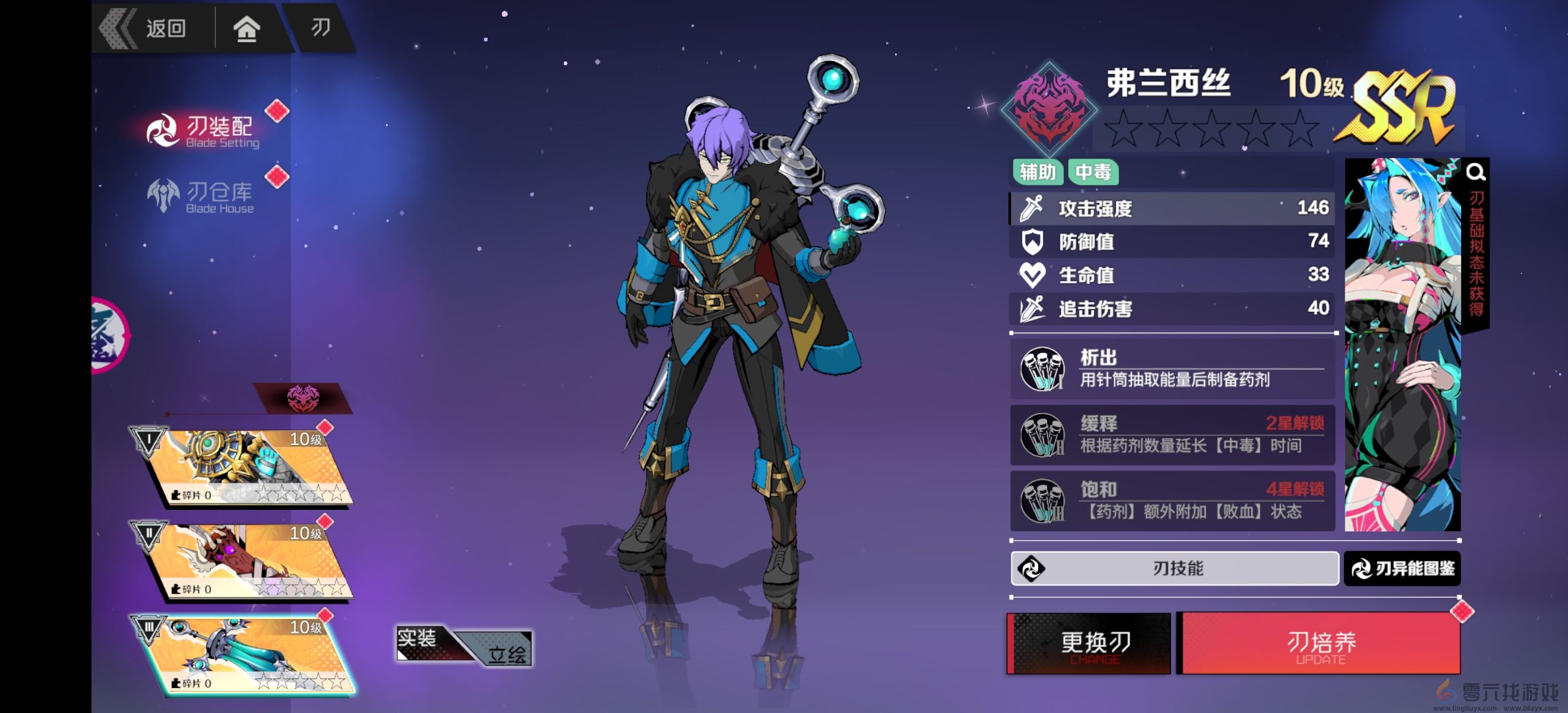View the locked 缓释 skill
The width and height of the screenshot is (1568, 713).
click(x=1172, y=435)
